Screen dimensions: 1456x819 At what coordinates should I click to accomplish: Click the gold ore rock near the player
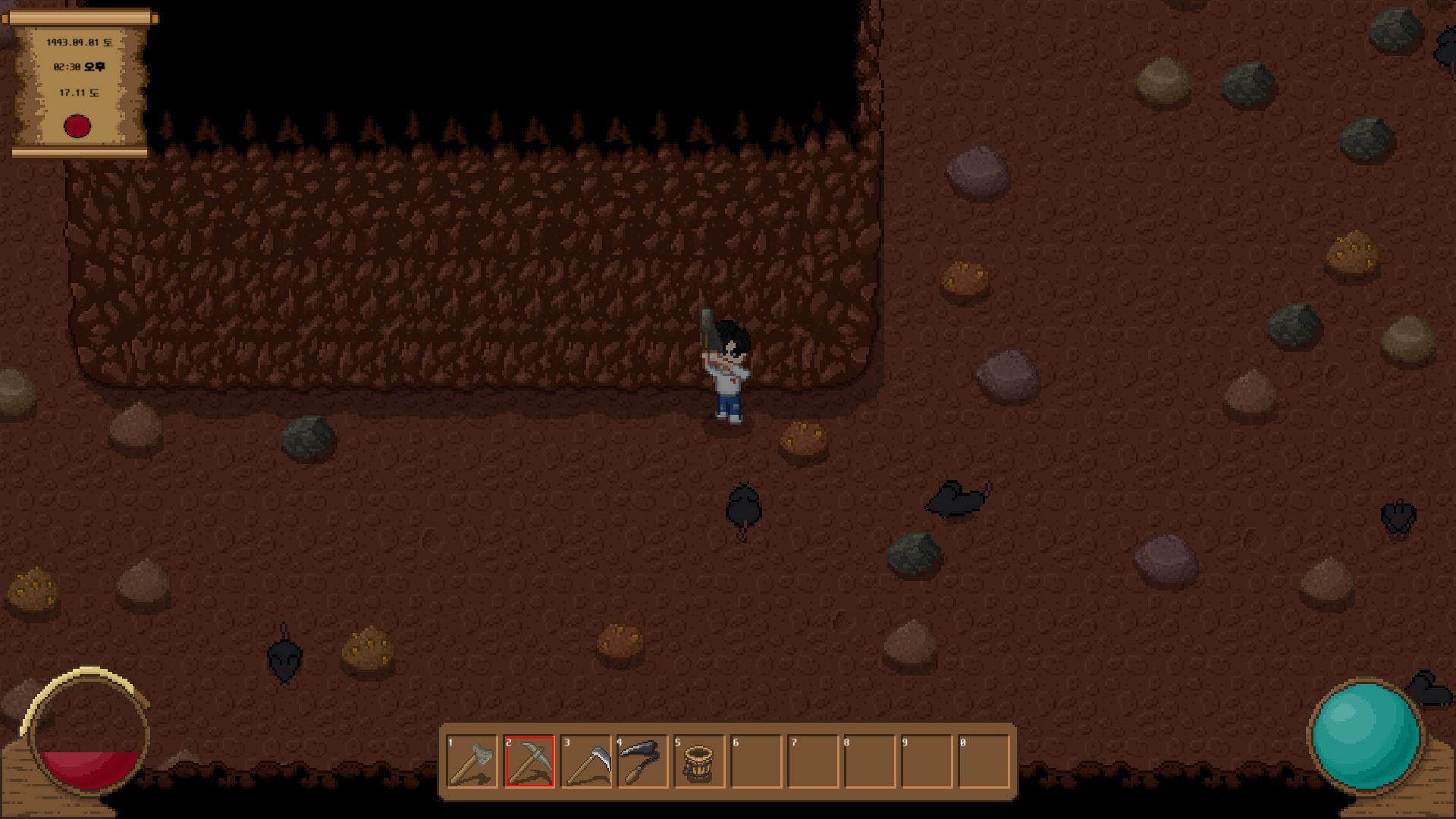coord(804,438)
